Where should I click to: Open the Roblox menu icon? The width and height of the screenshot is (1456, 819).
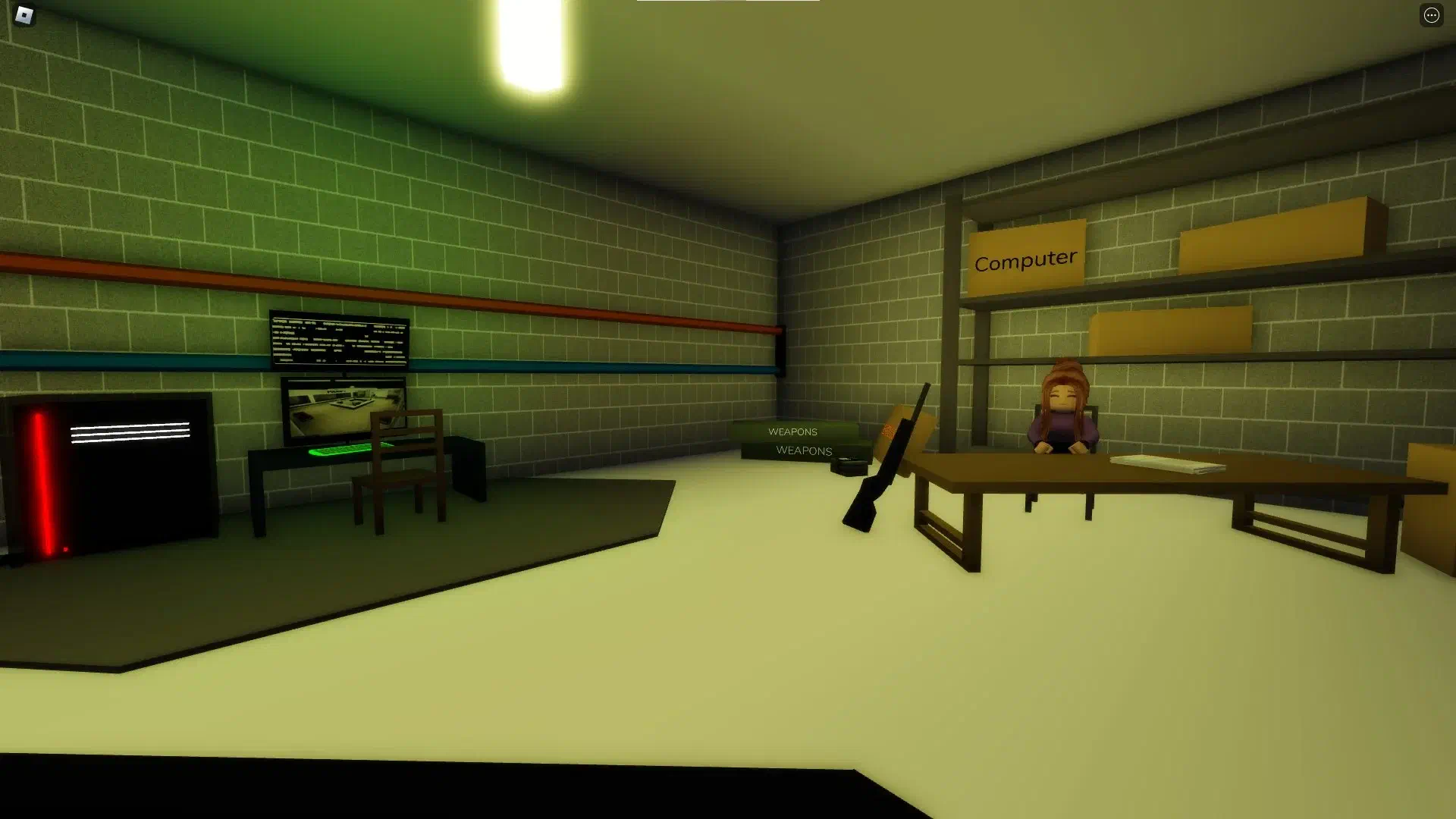tap(23, 15)
